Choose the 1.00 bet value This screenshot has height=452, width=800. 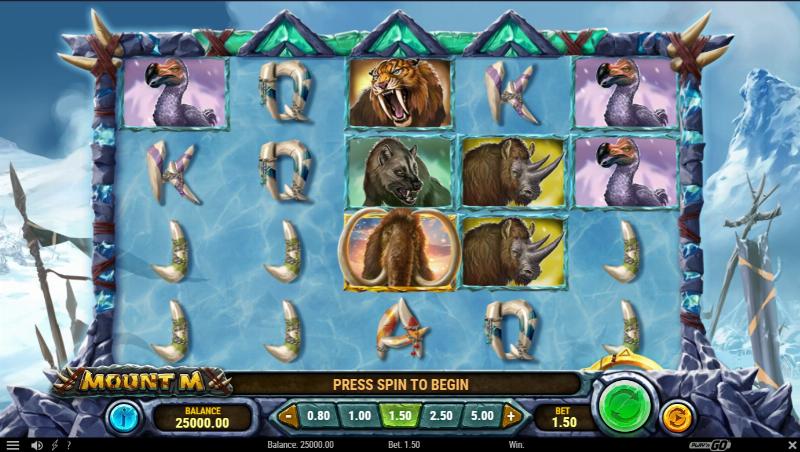[x=359, y=415]
